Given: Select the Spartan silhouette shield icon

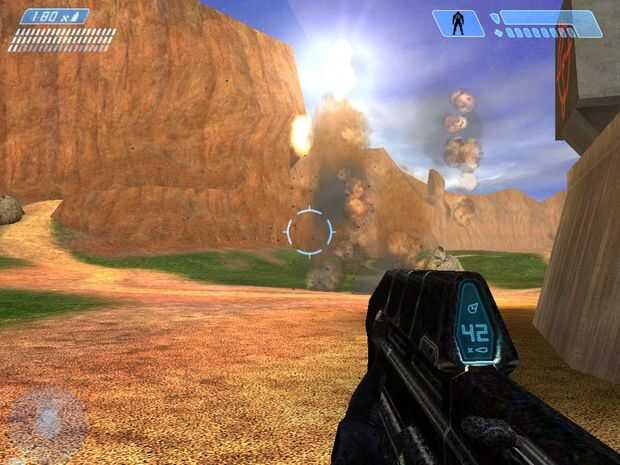Looking at the screenshot, I should point(458,23).
